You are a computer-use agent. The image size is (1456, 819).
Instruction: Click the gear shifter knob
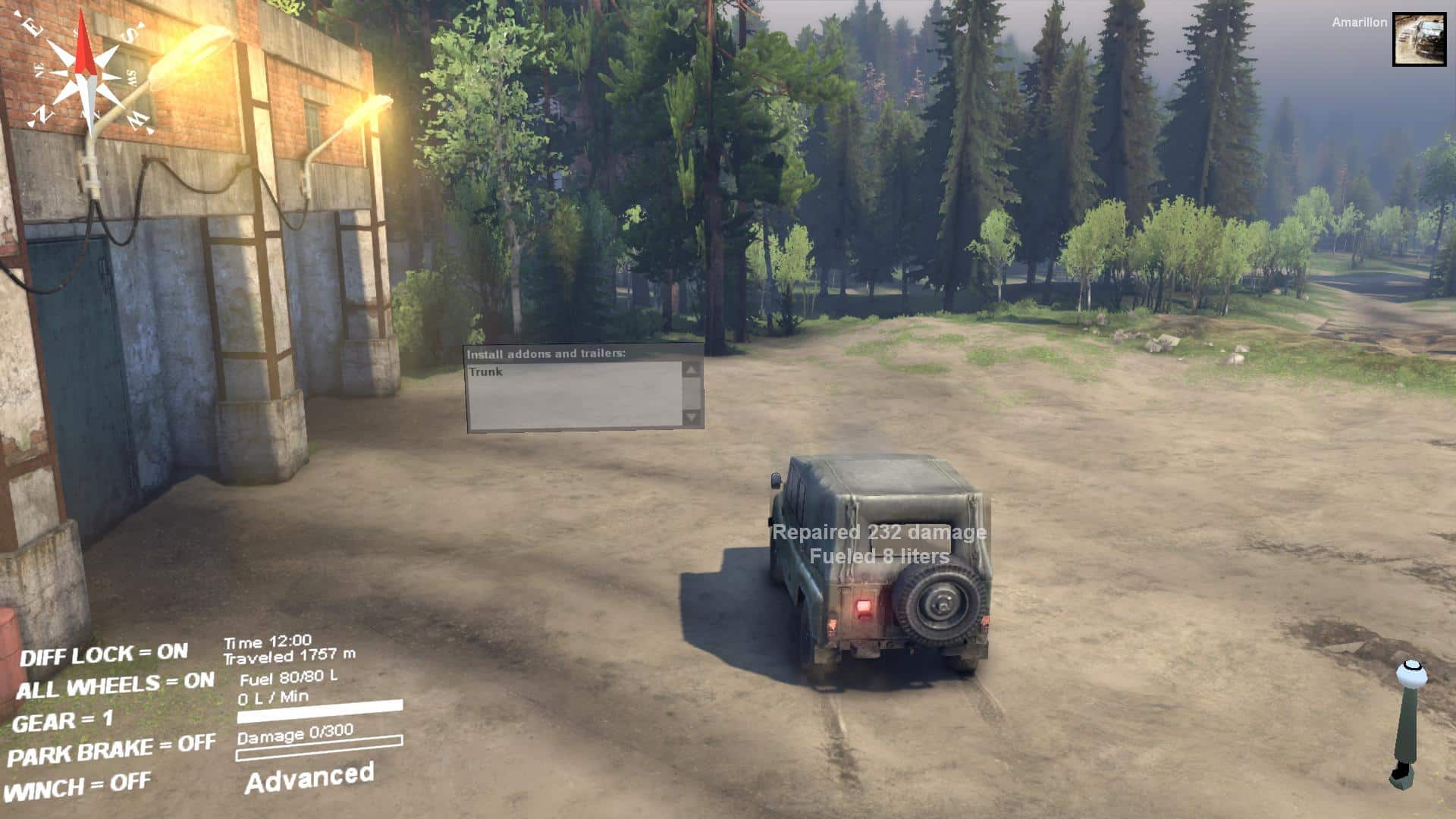click(x=1411, y=673)
